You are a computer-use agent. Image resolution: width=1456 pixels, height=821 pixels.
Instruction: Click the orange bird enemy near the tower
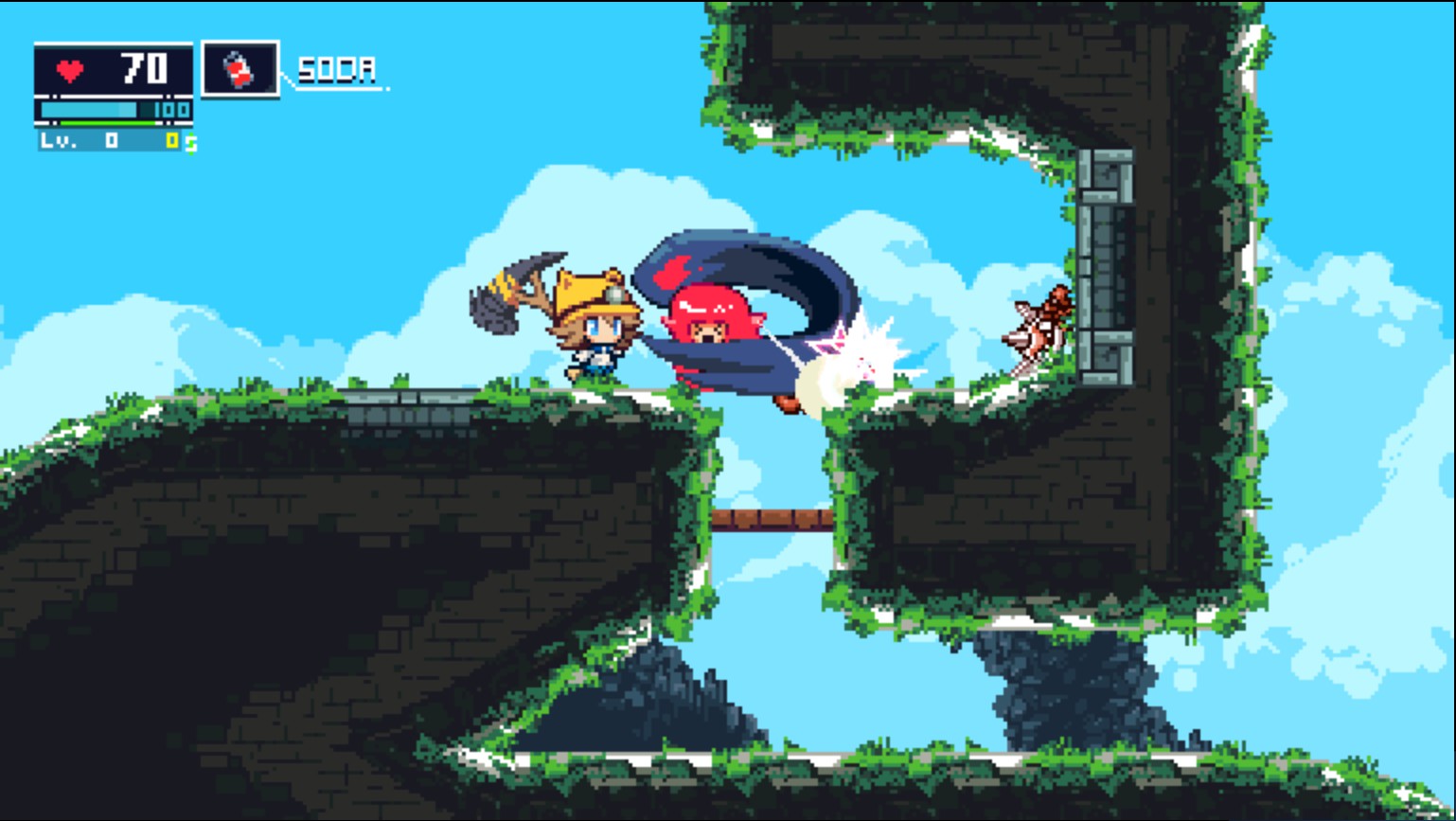pos(1041,322)
